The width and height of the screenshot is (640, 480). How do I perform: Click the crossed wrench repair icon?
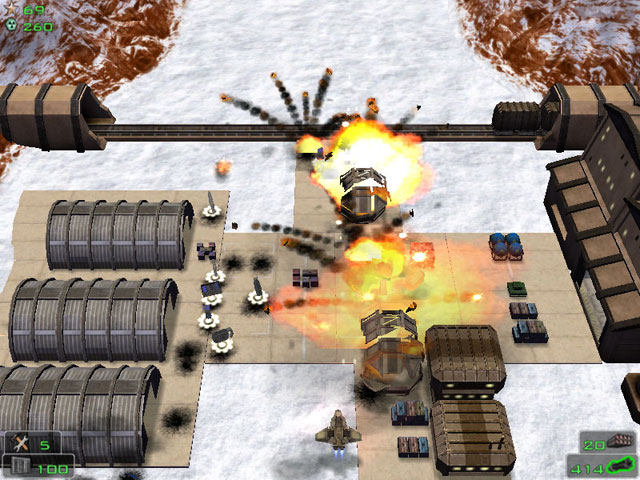coord(20,443)
